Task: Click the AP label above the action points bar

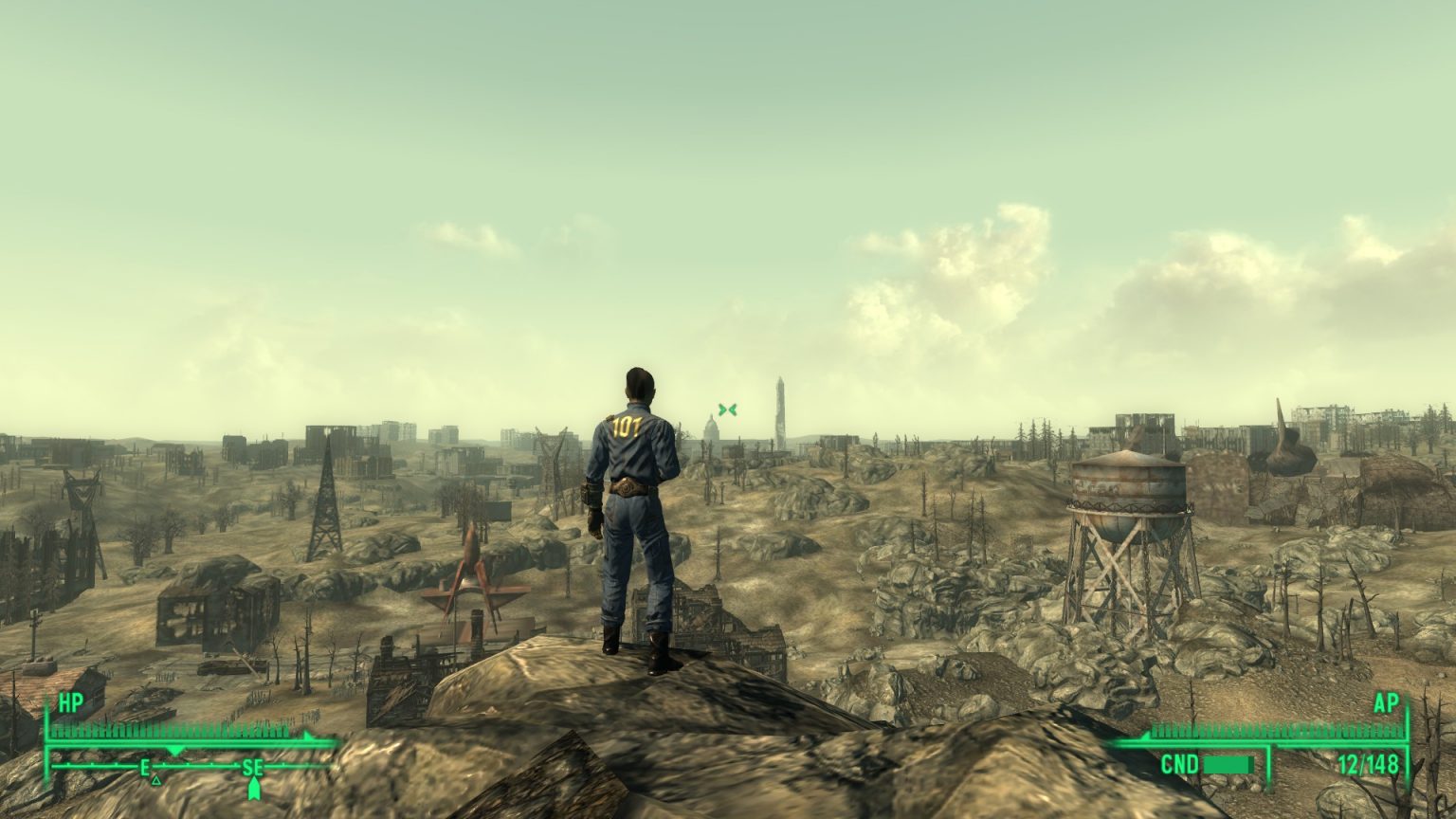Action: point(1386,702)
